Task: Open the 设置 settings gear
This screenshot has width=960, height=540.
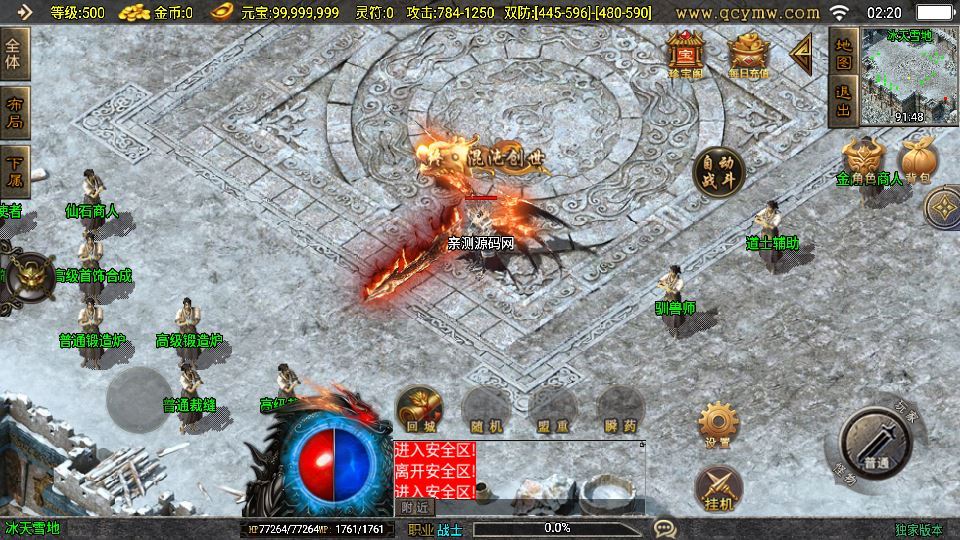Action: tap(718, 423)
